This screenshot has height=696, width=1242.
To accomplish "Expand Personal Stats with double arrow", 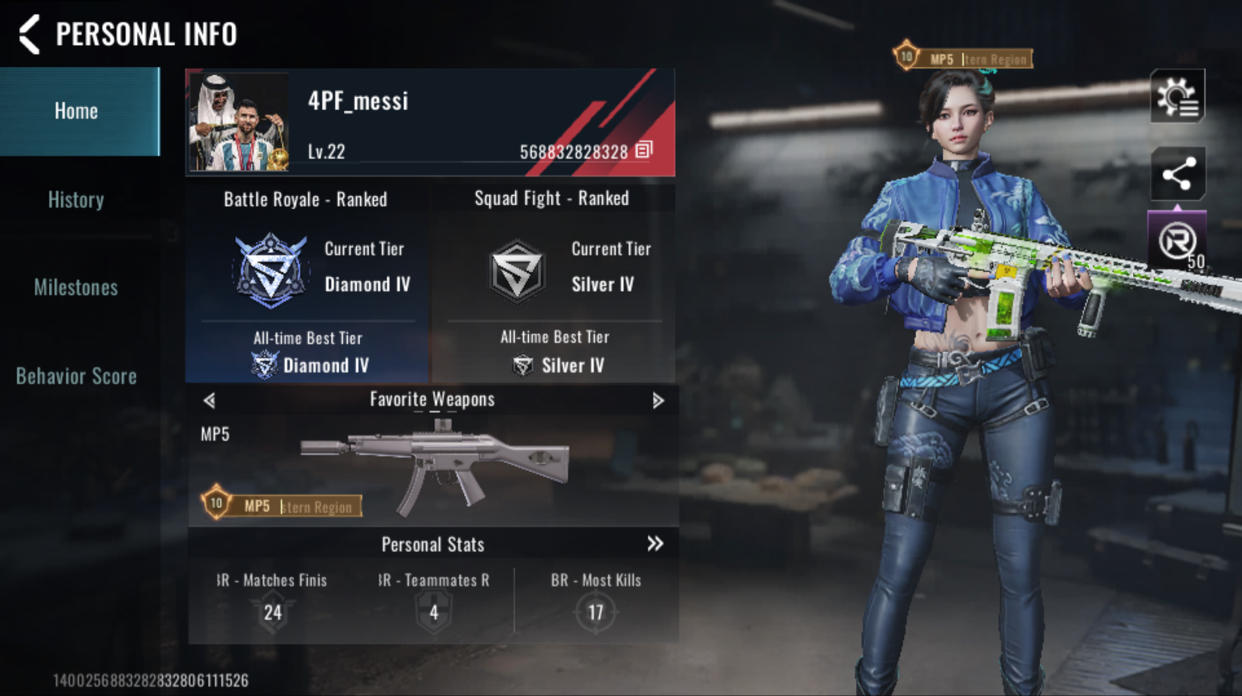I will point(655,544).
